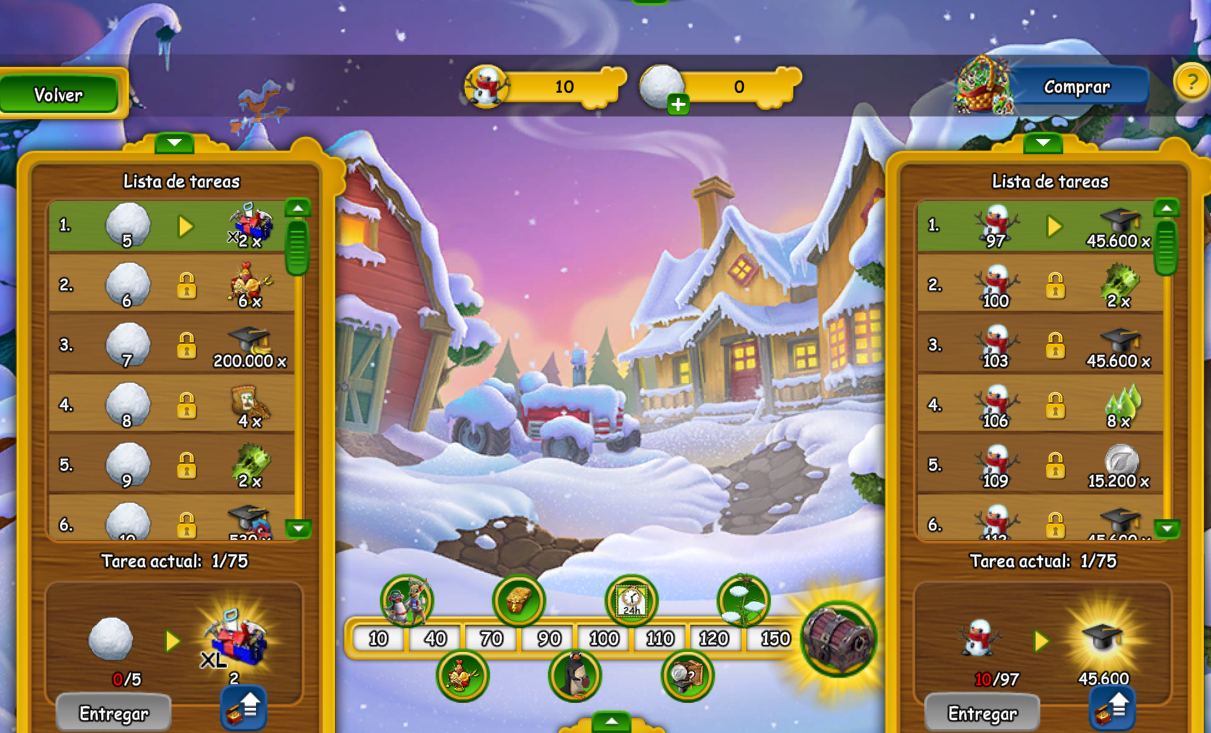The width and height of the screenshot is (1211, 733).
Task: Add snowballs with the green plus
Action: click(x=678, y=104)
